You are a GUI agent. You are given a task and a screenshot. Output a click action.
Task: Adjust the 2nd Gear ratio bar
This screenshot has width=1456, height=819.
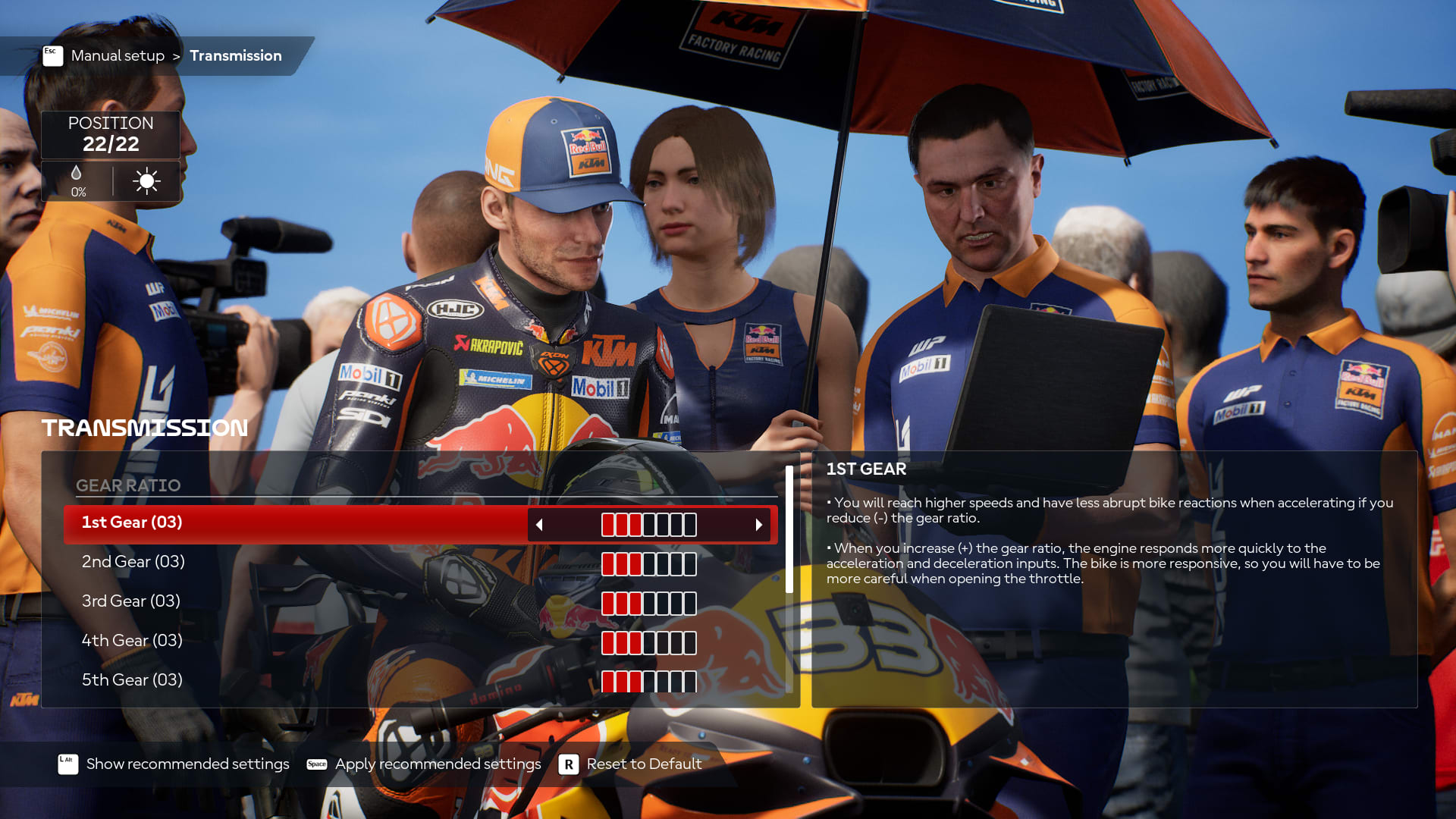click(x=649, y=564)
